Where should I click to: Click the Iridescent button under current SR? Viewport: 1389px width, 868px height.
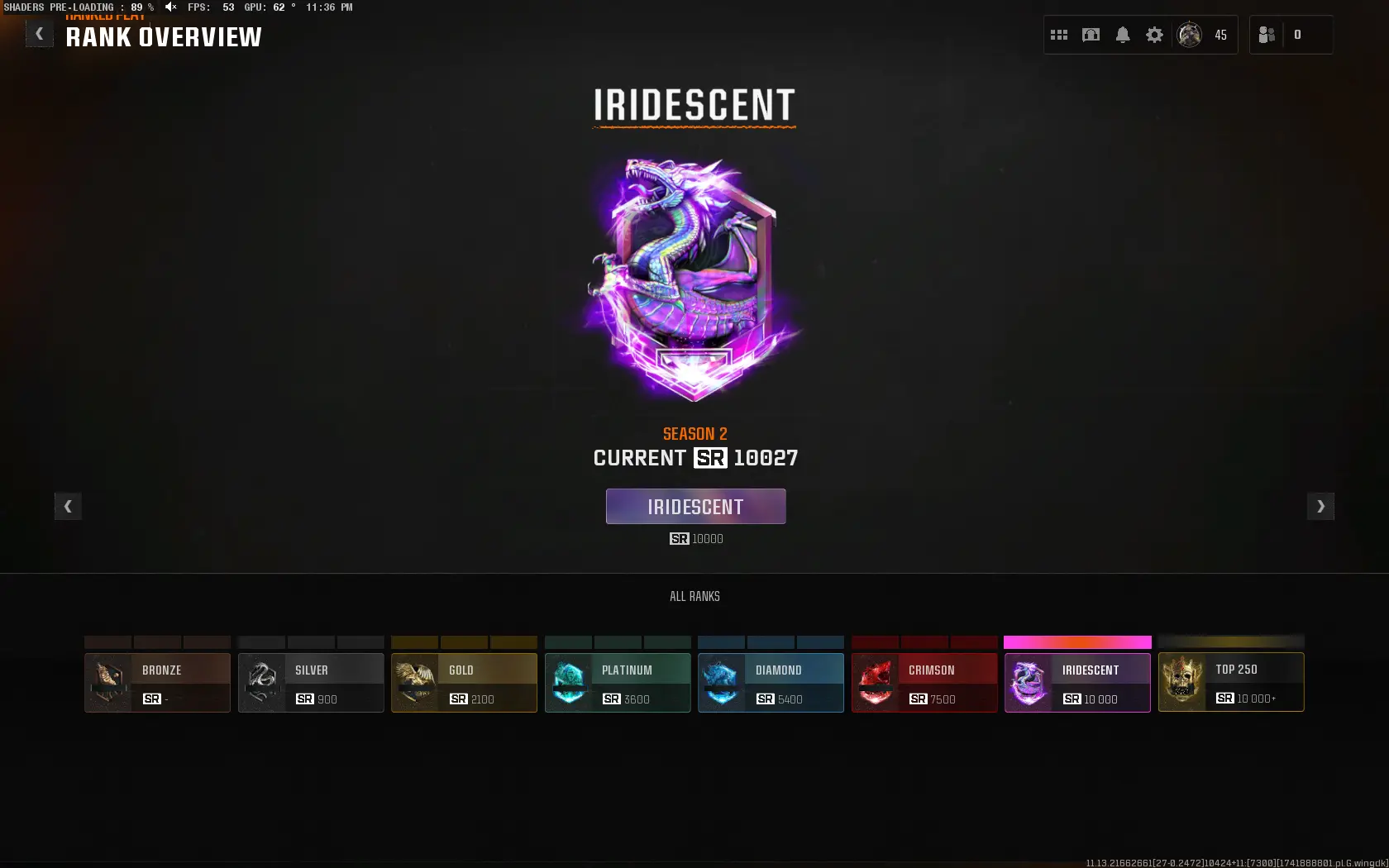695,506
